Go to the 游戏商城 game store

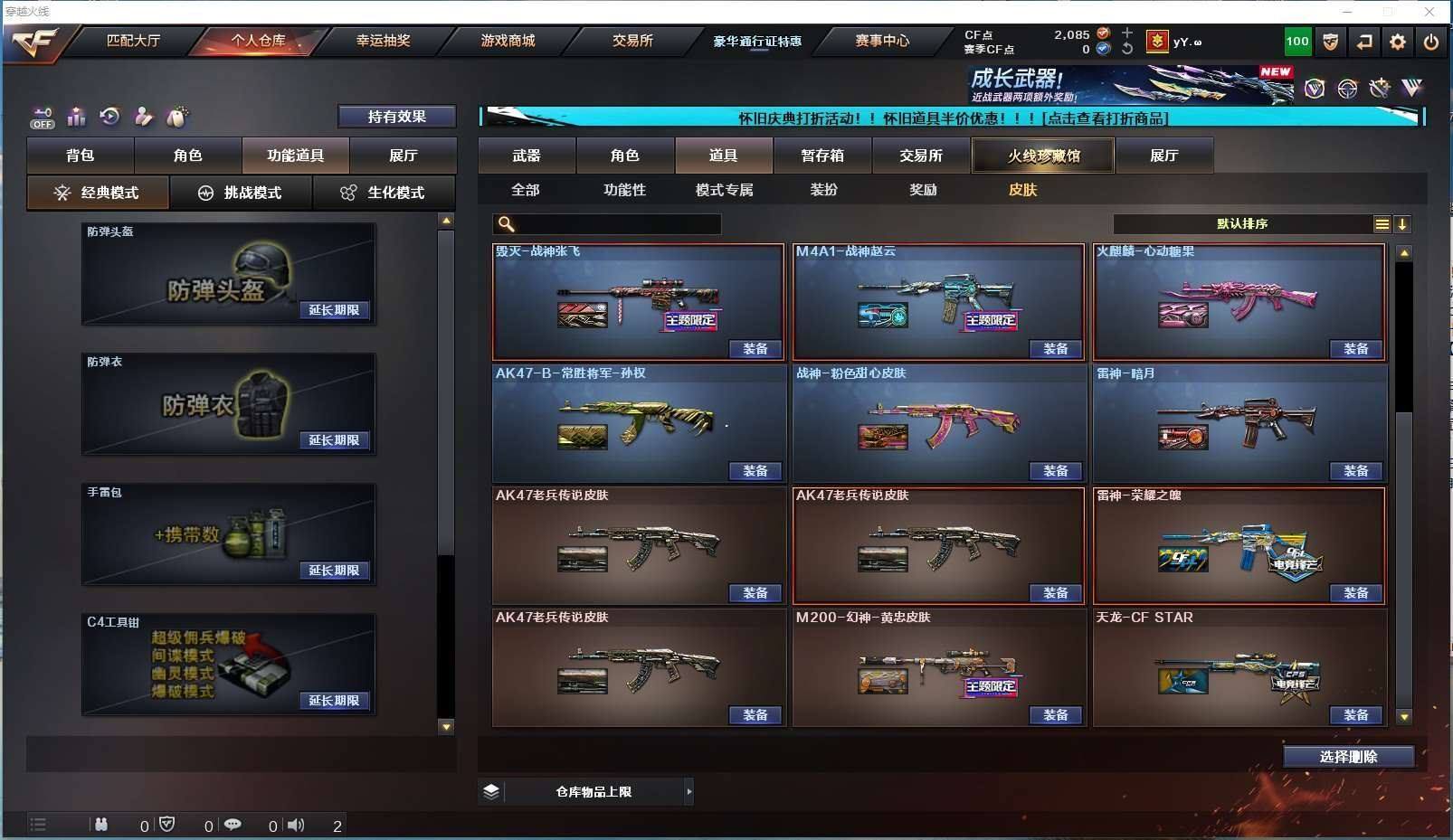(x=508, y=41)
